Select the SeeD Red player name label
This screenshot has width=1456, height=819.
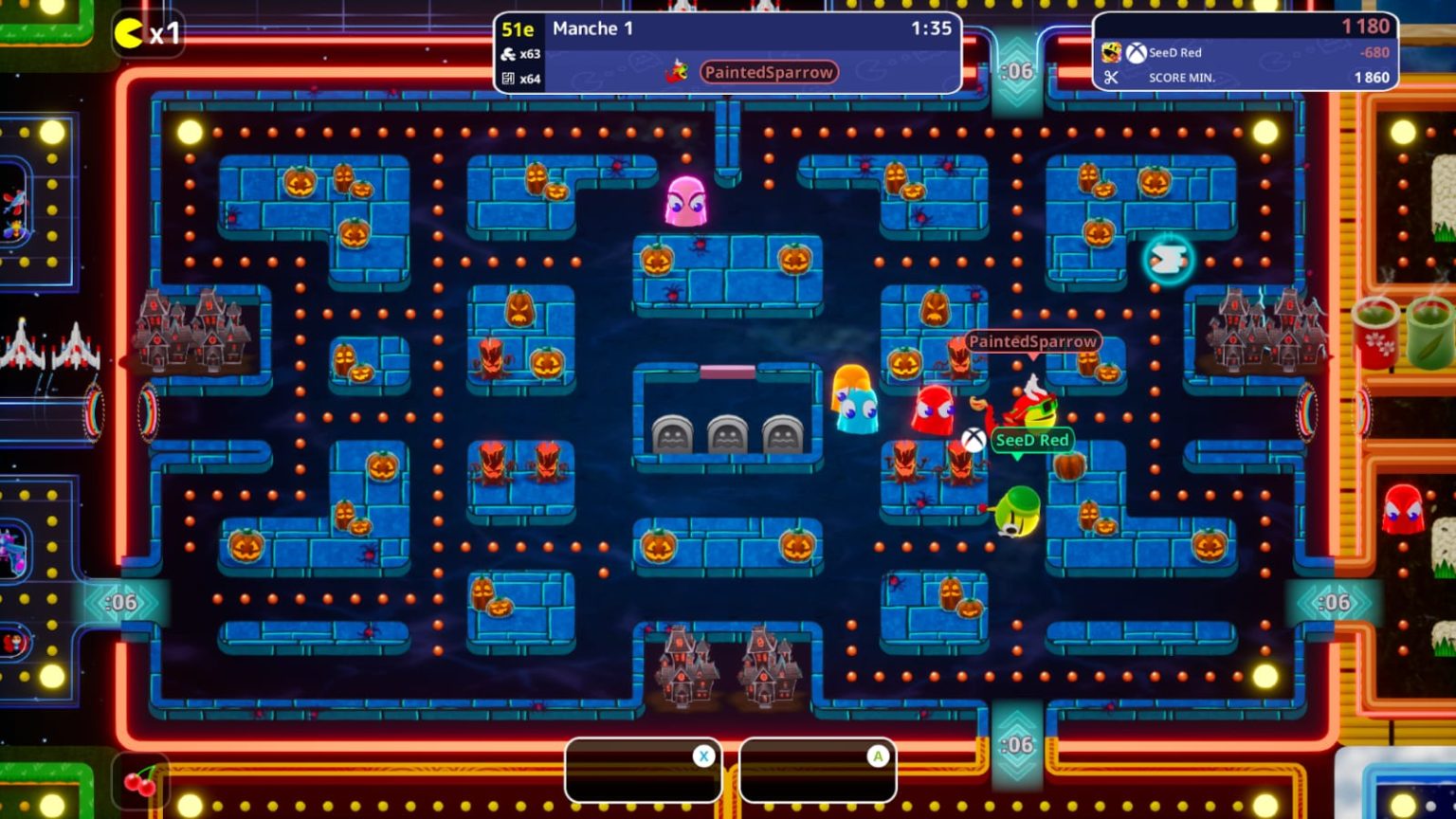[1032, 440]
